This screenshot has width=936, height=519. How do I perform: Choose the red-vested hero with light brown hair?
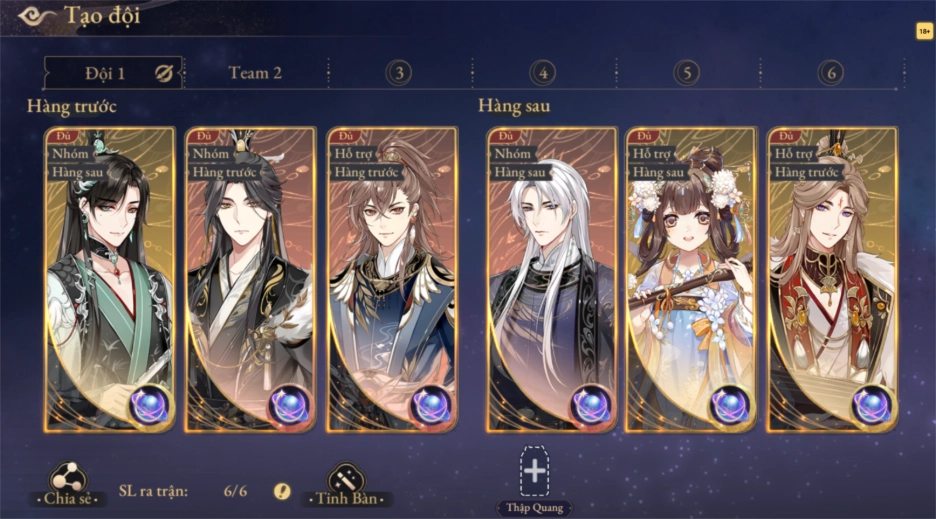coord(832,280)
